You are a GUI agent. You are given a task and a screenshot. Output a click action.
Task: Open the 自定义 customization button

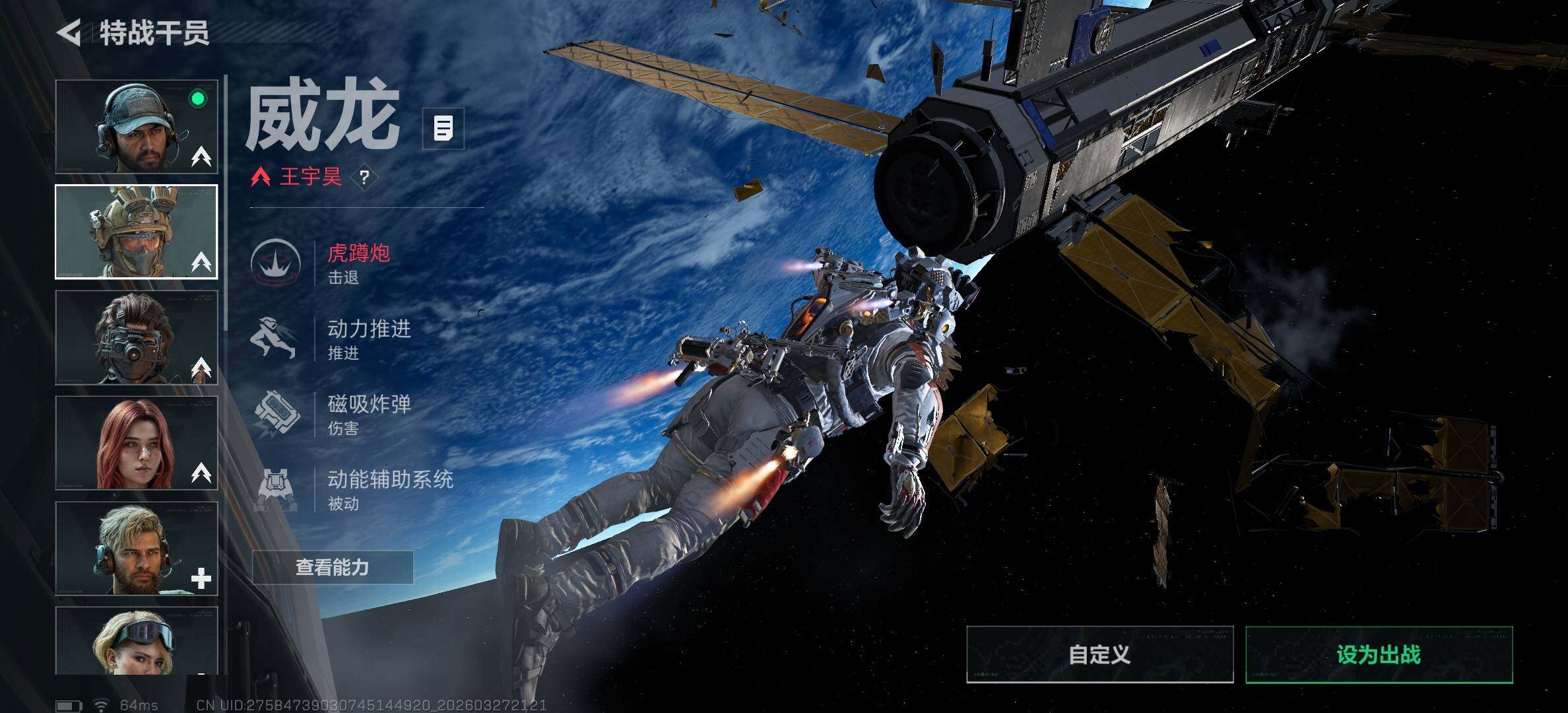(x=1099, y=654)
